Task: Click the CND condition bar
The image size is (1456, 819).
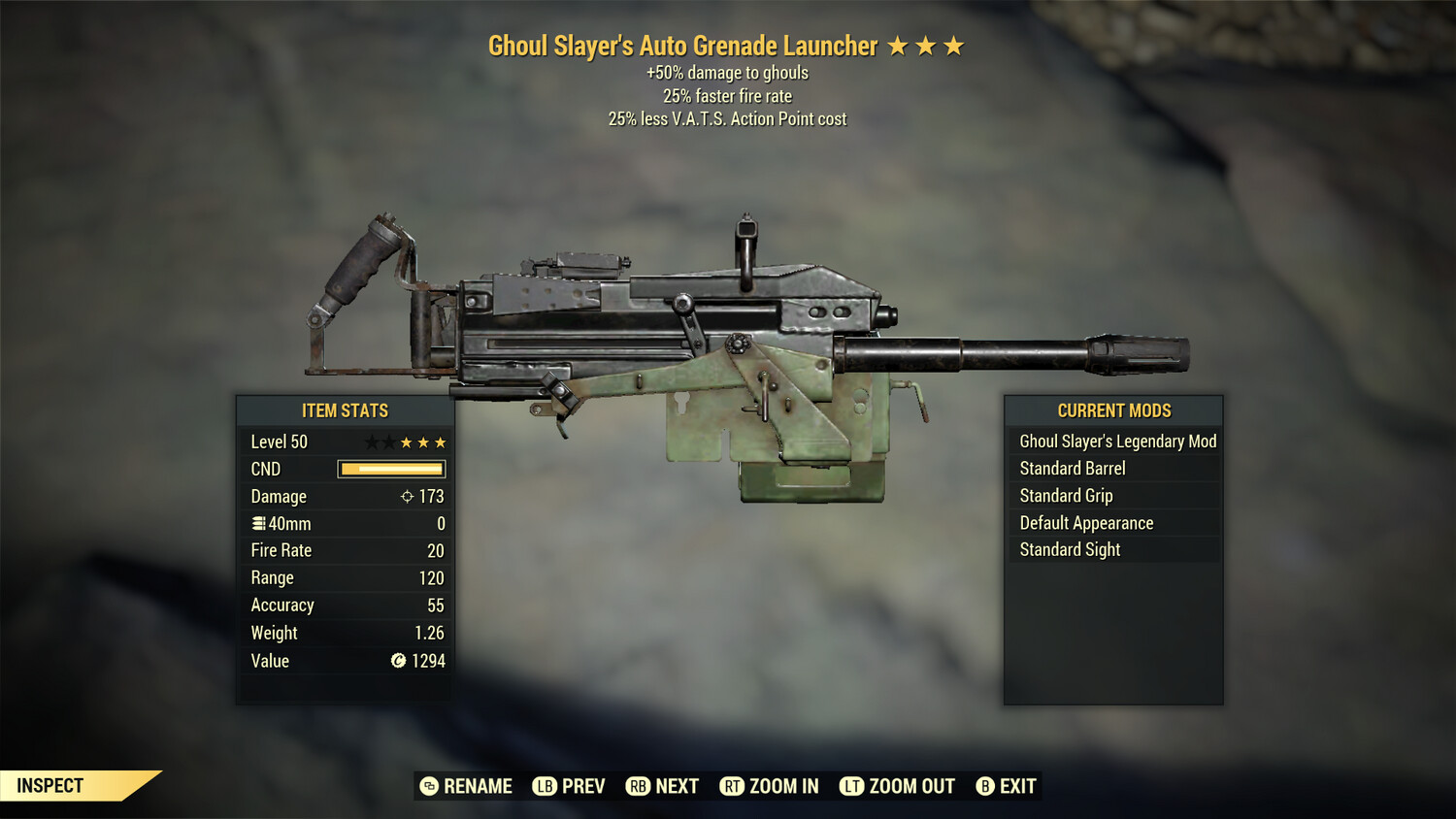Action: point(390,469)
